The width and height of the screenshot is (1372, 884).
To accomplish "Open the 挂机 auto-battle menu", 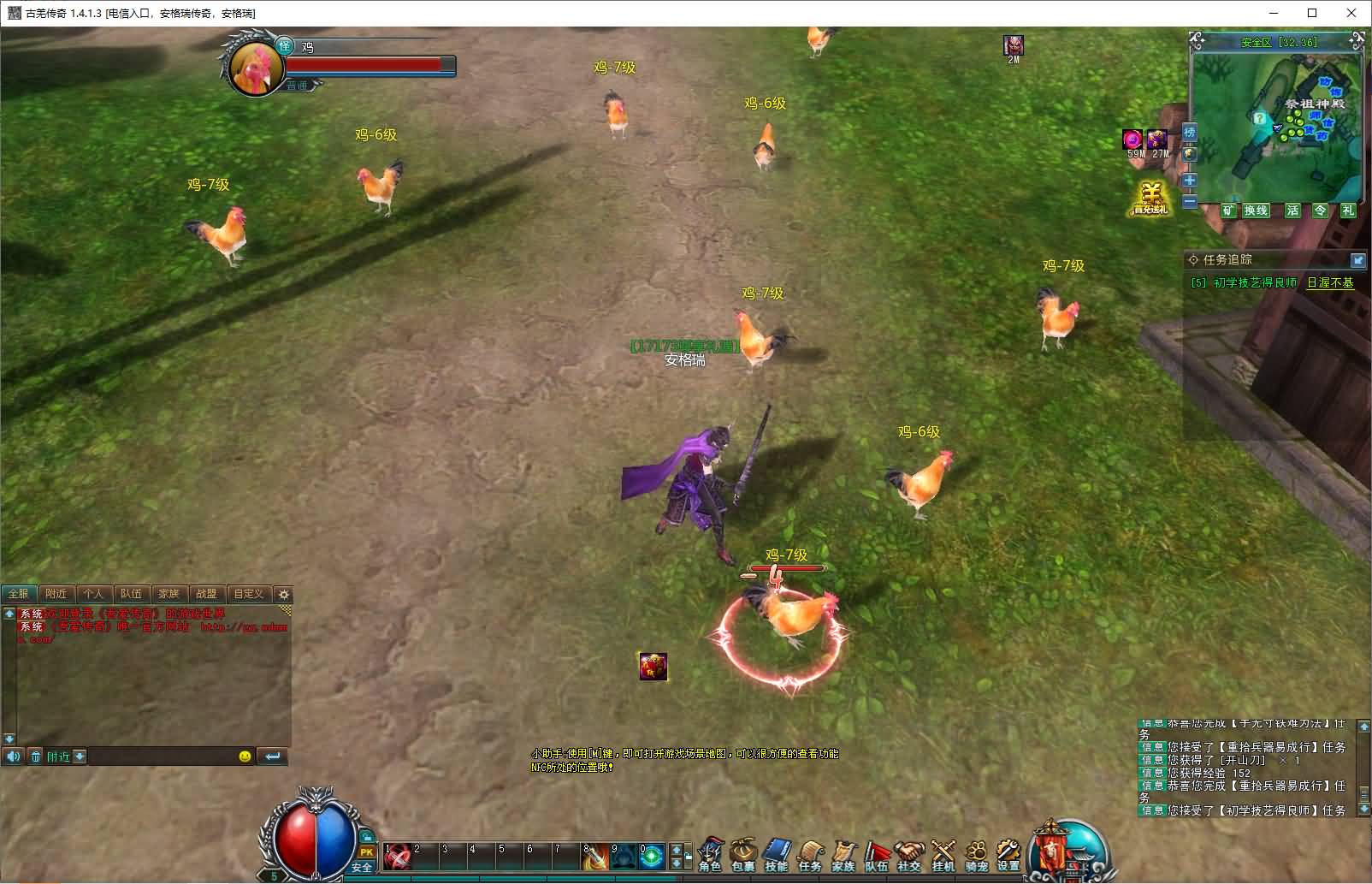I will (943, 854).
